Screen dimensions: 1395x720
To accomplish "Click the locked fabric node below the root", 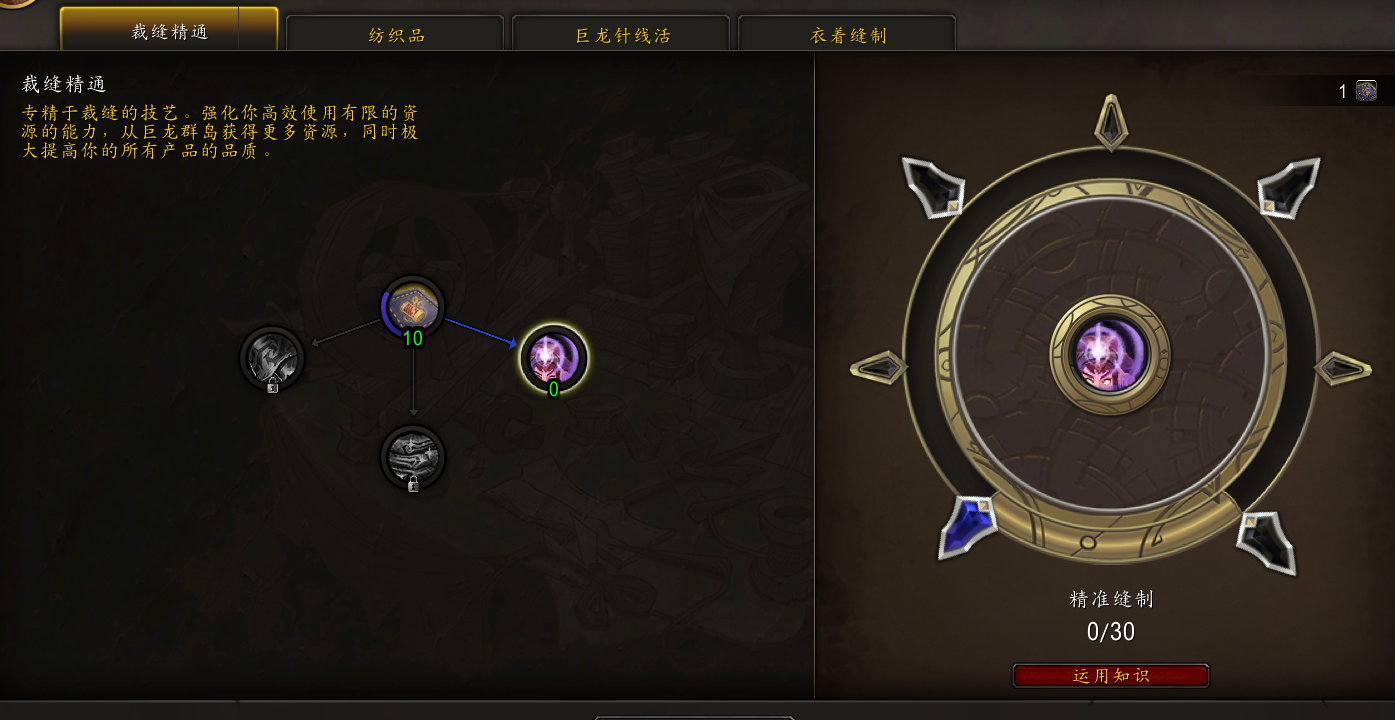I will pyautogui.click(x=415, y=458).
